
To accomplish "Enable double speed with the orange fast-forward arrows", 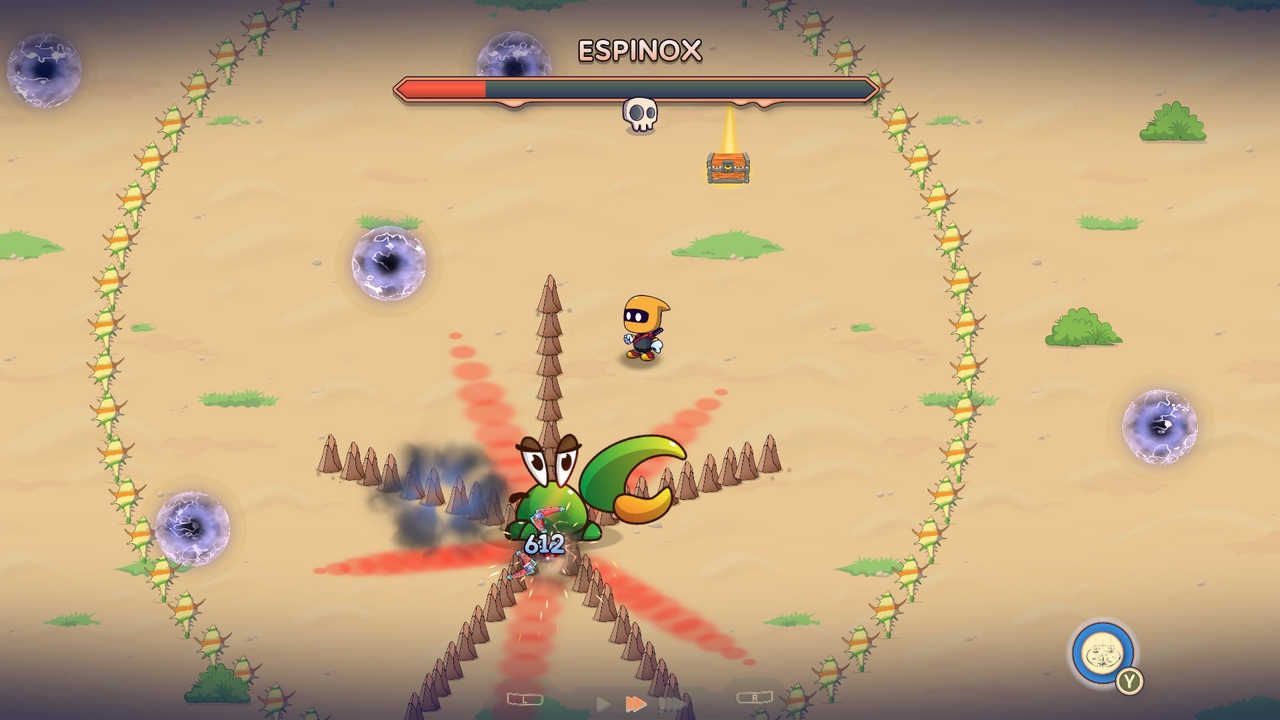I will [x=637, y=702].
